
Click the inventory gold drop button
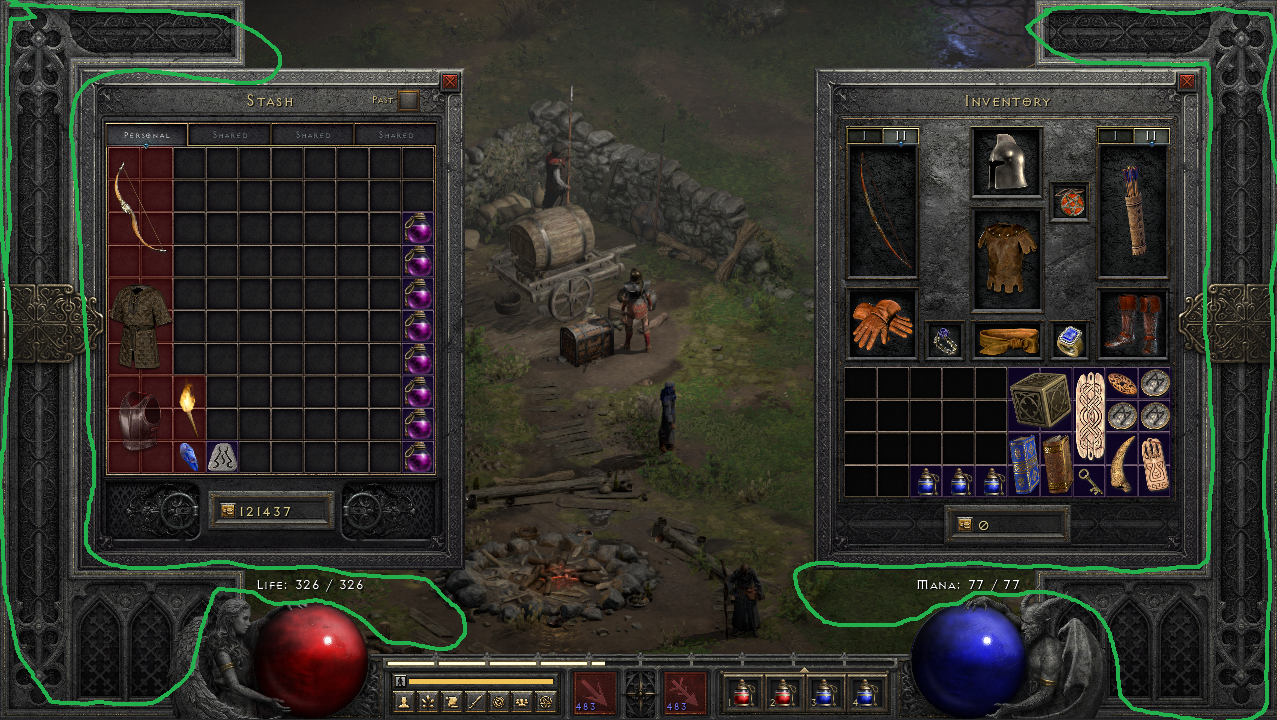(965, 523)
